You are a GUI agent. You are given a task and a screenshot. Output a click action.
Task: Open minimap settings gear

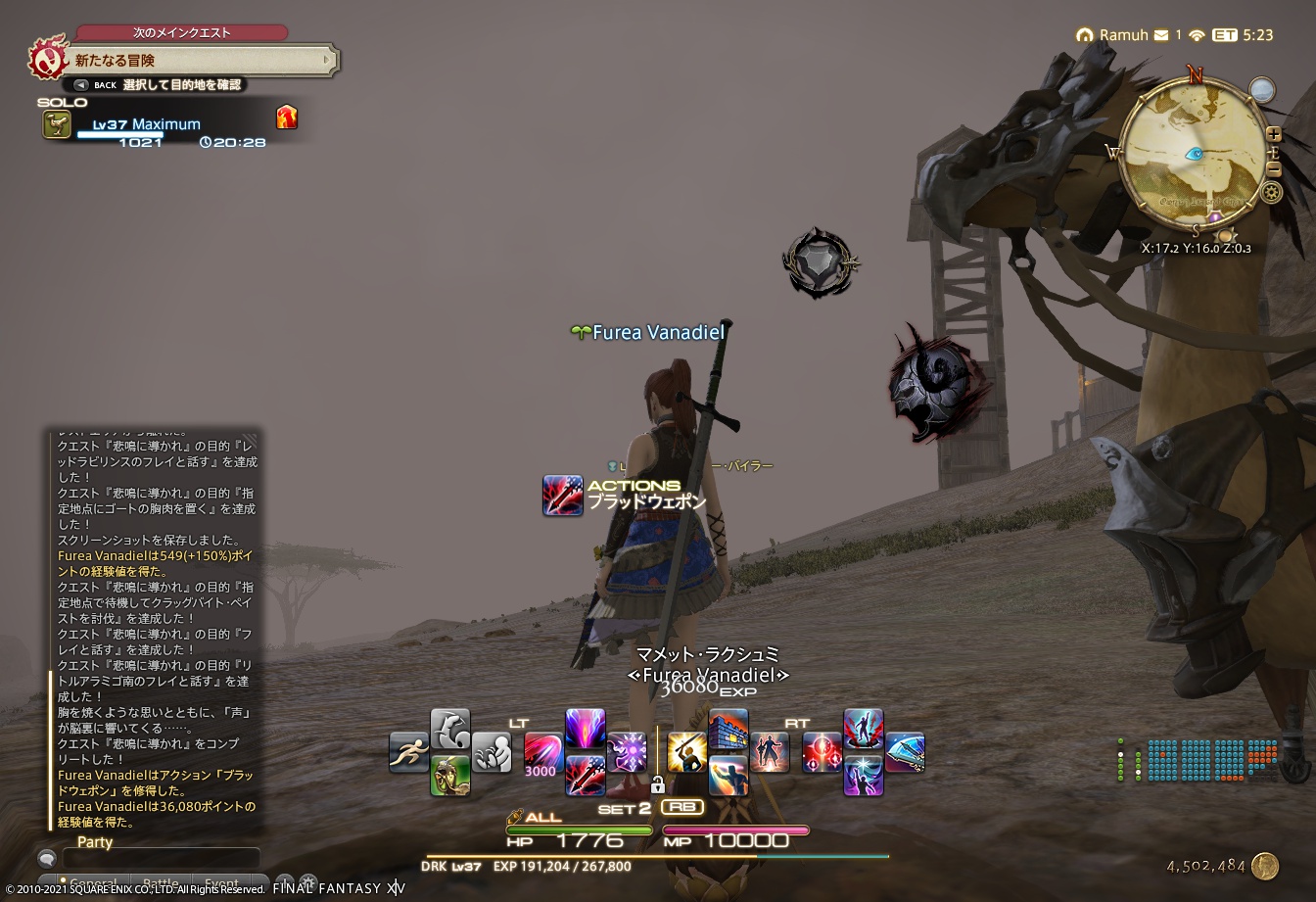(1273, 192)
